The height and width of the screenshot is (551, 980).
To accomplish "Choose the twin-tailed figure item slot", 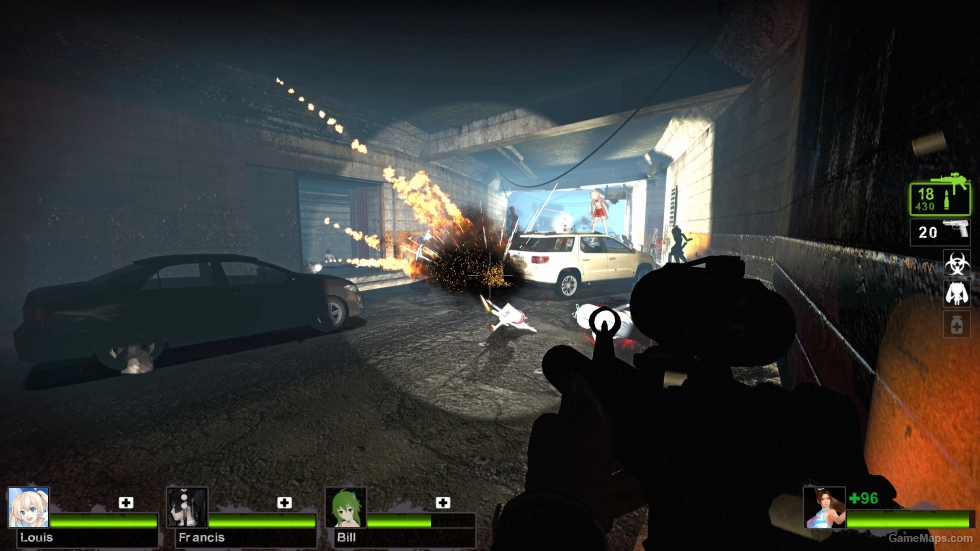I will click(956, 293).
